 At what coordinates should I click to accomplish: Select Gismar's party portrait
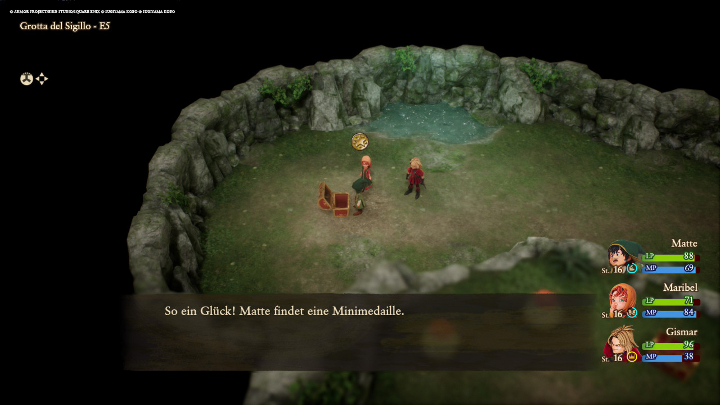tap(621, 342)
